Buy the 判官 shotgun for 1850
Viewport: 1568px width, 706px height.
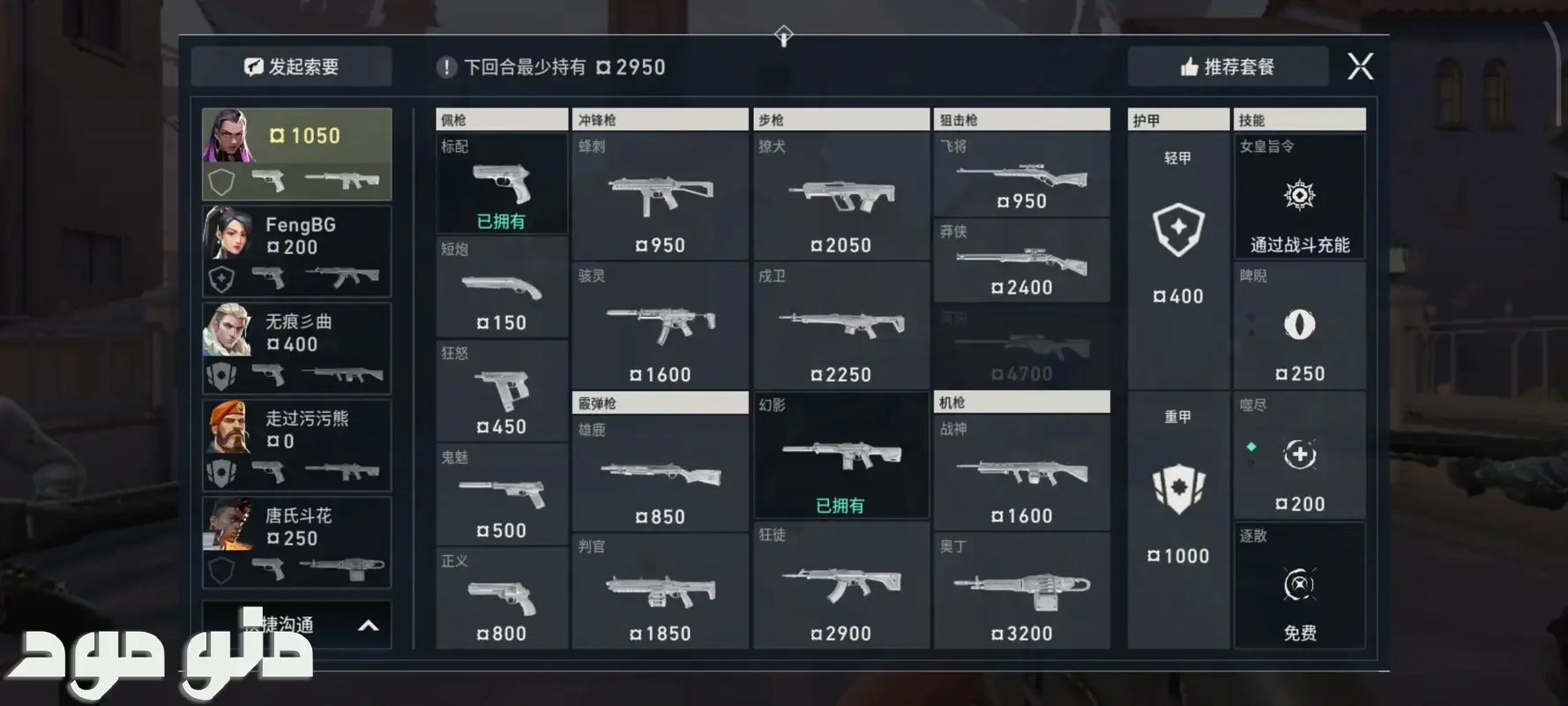[660, 591]
